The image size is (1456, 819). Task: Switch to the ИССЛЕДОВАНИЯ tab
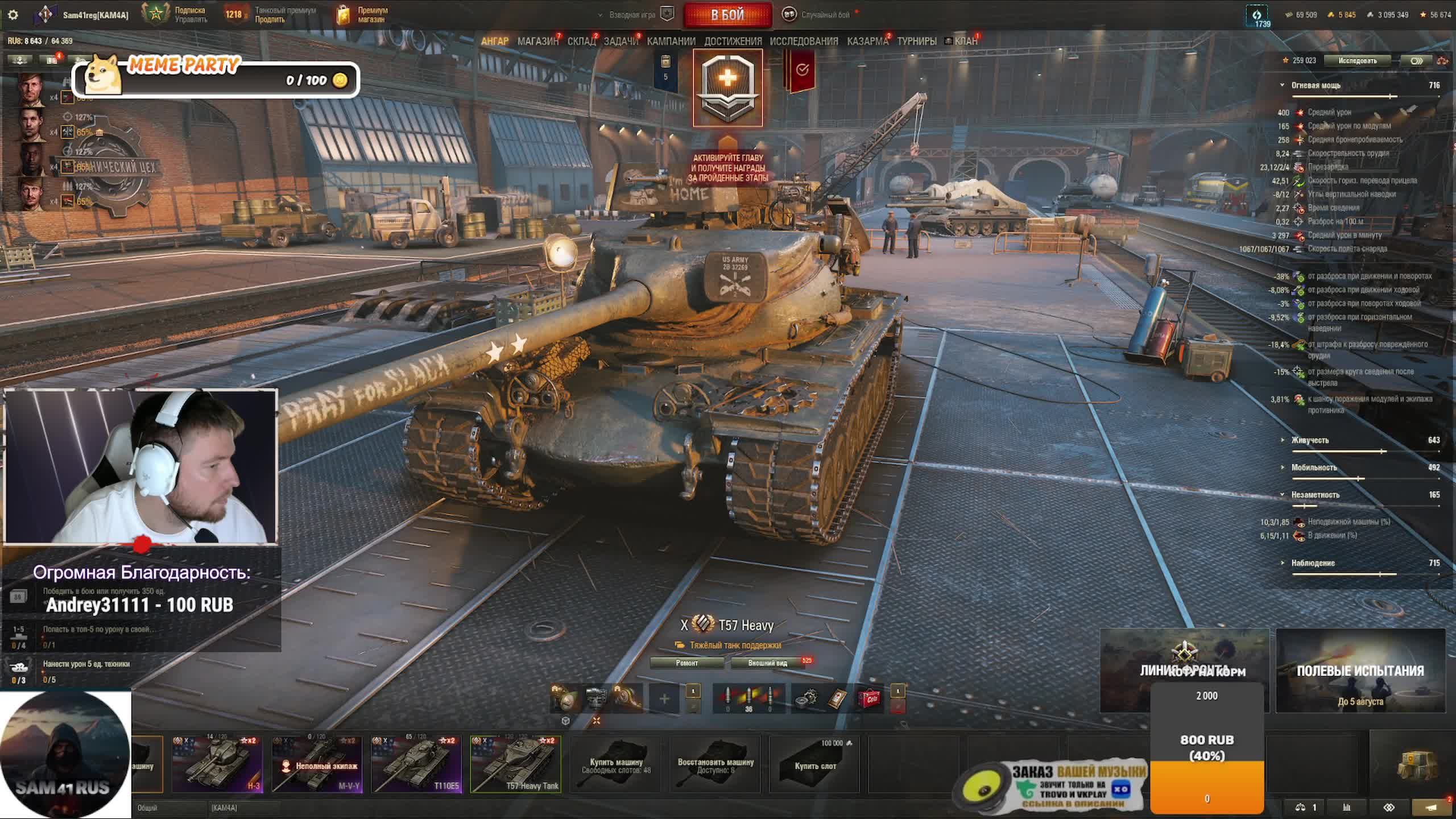804,41
